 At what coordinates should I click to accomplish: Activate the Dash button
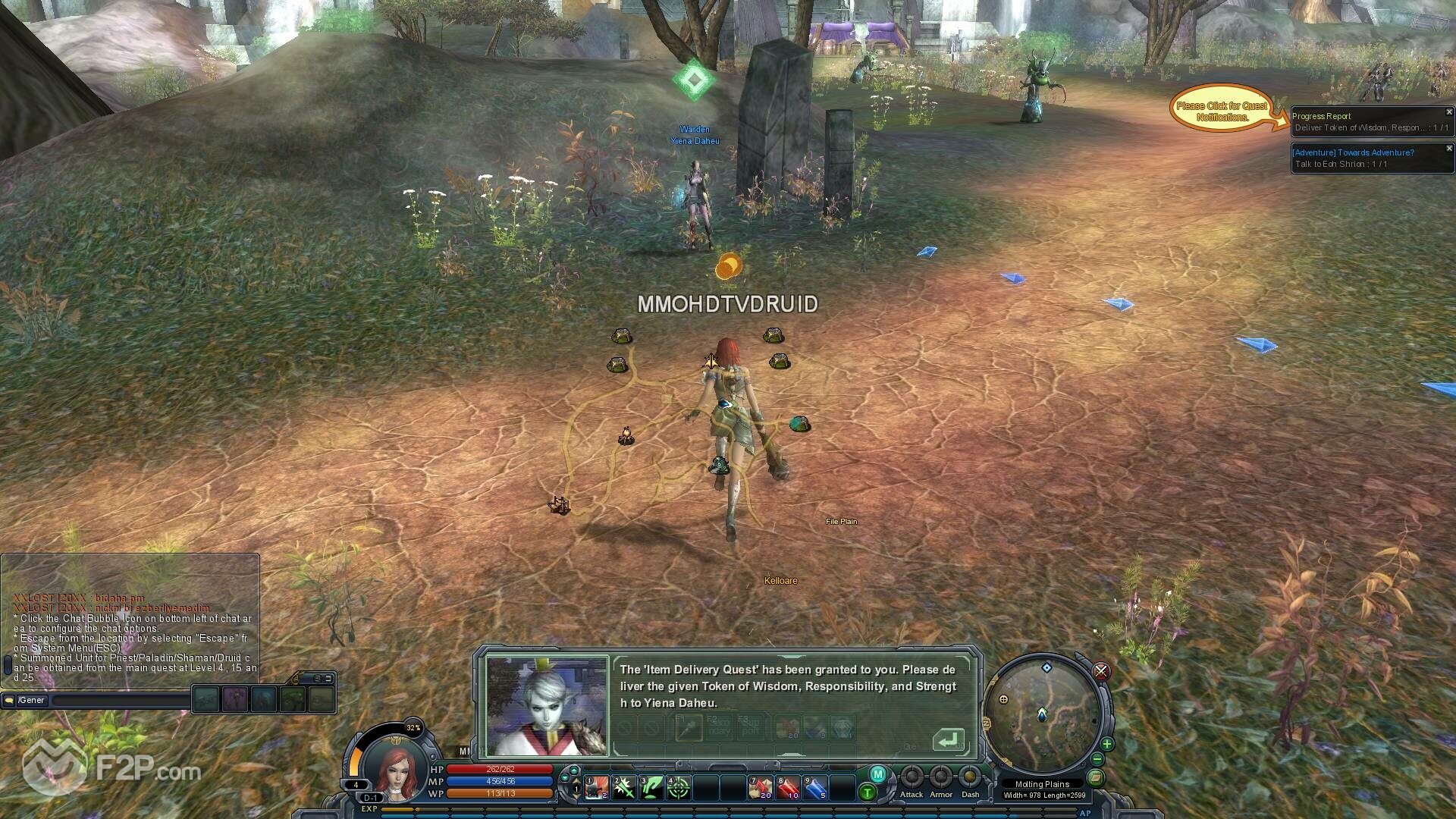pyautogui.click(x=970, y=777)
